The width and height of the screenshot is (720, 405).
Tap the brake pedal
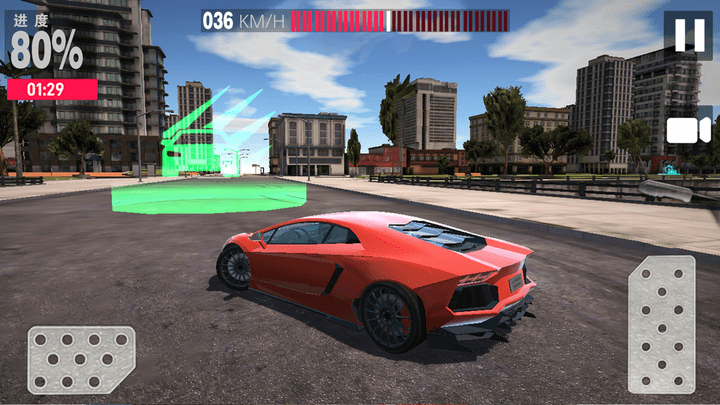click(x=80, y=359)
